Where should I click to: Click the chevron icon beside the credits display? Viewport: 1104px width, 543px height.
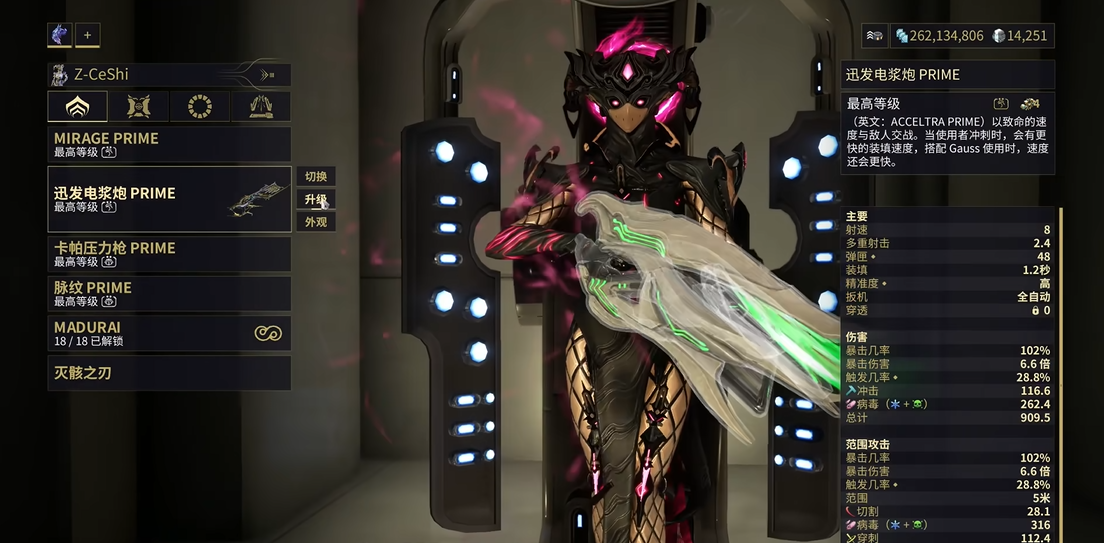(x=875, y=36)
